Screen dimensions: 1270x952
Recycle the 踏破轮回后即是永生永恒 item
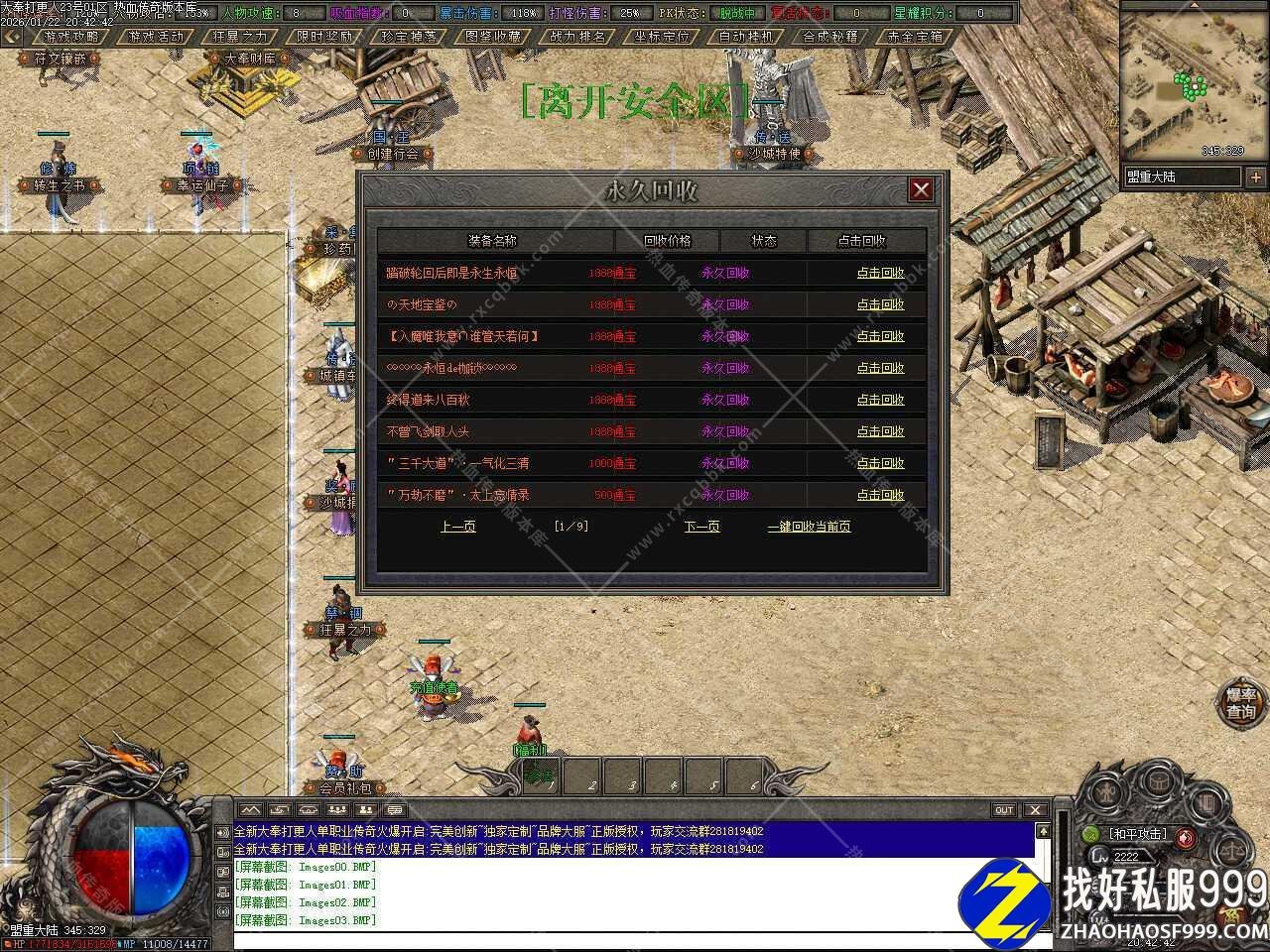[880, 273]
